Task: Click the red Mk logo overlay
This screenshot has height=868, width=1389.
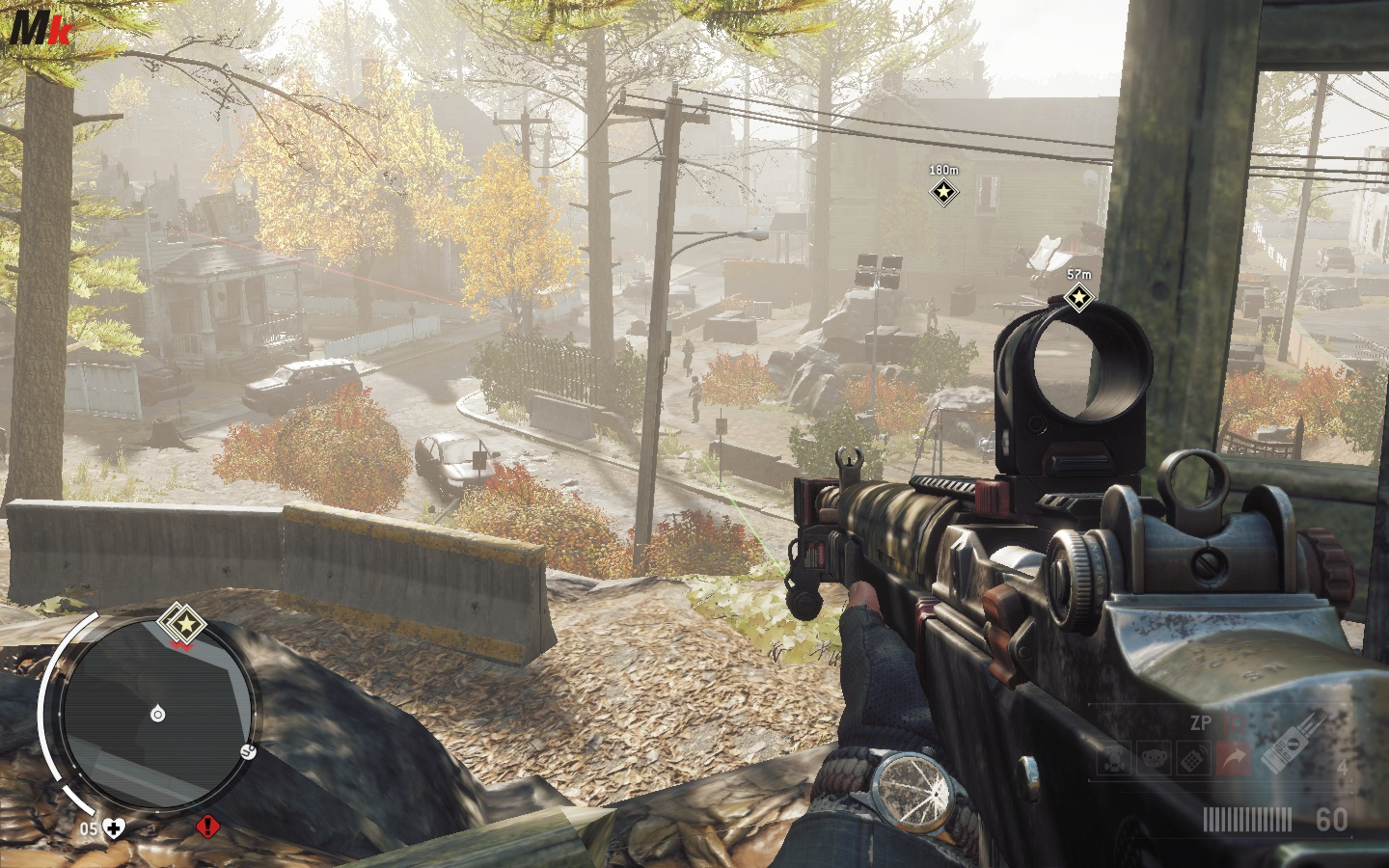Action: coord(41,28)
